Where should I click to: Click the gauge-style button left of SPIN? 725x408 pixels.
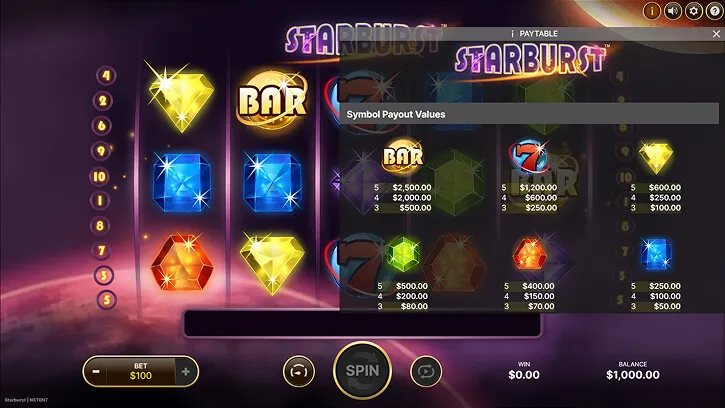click(298, 371)
